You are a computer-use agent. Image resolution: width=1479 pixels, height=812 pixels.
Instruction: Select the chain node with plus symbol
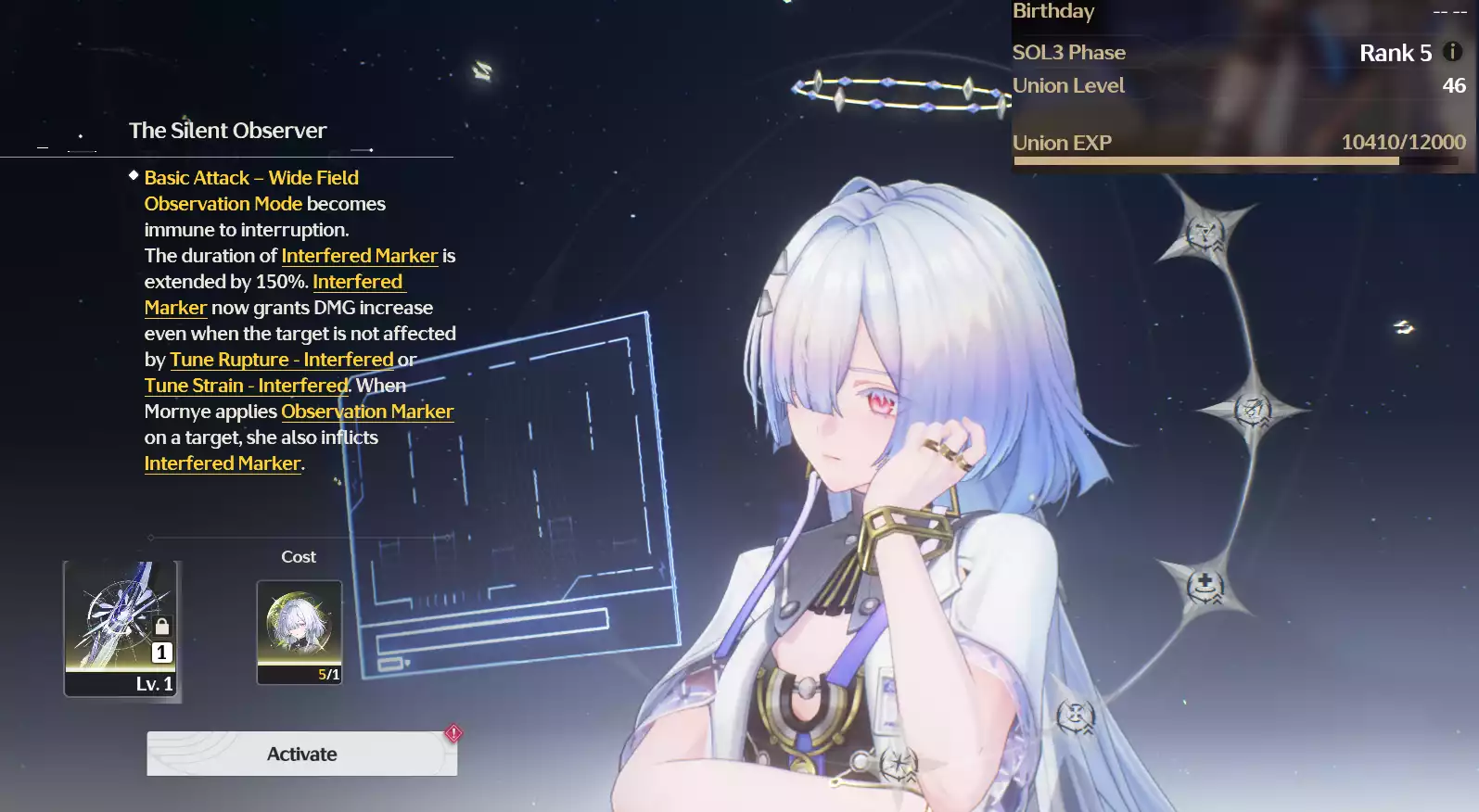pyautogui.click(x=1205, y=586)
